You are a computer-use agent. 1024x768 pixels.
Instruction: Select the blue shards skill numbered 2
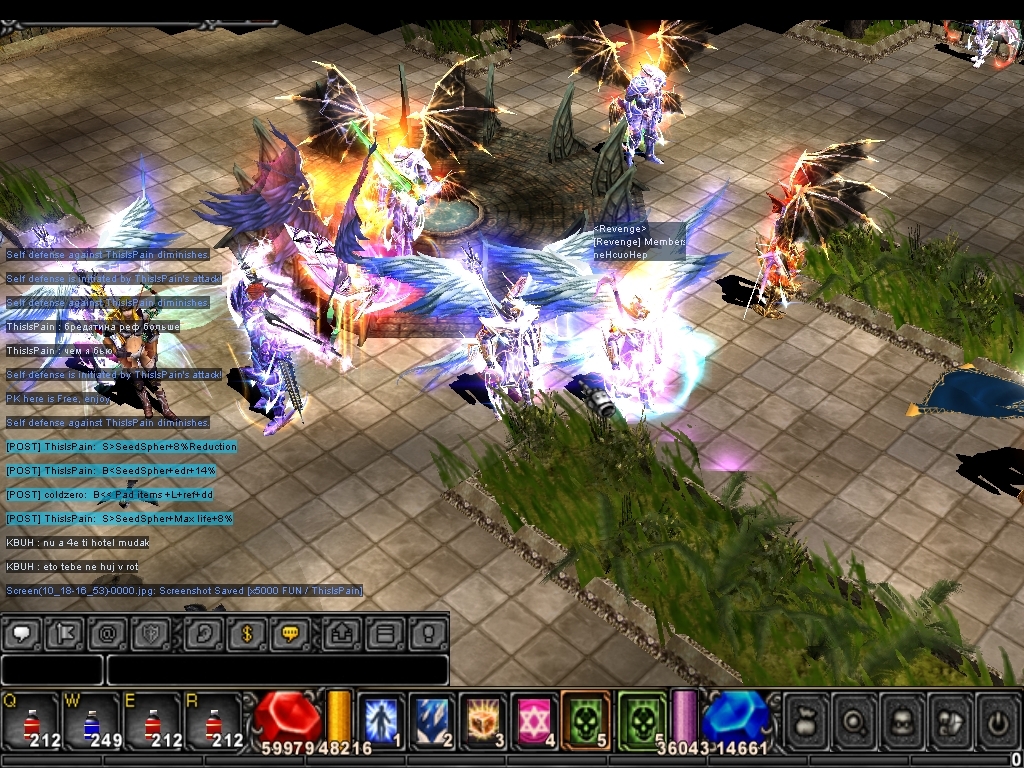point(434,720)
